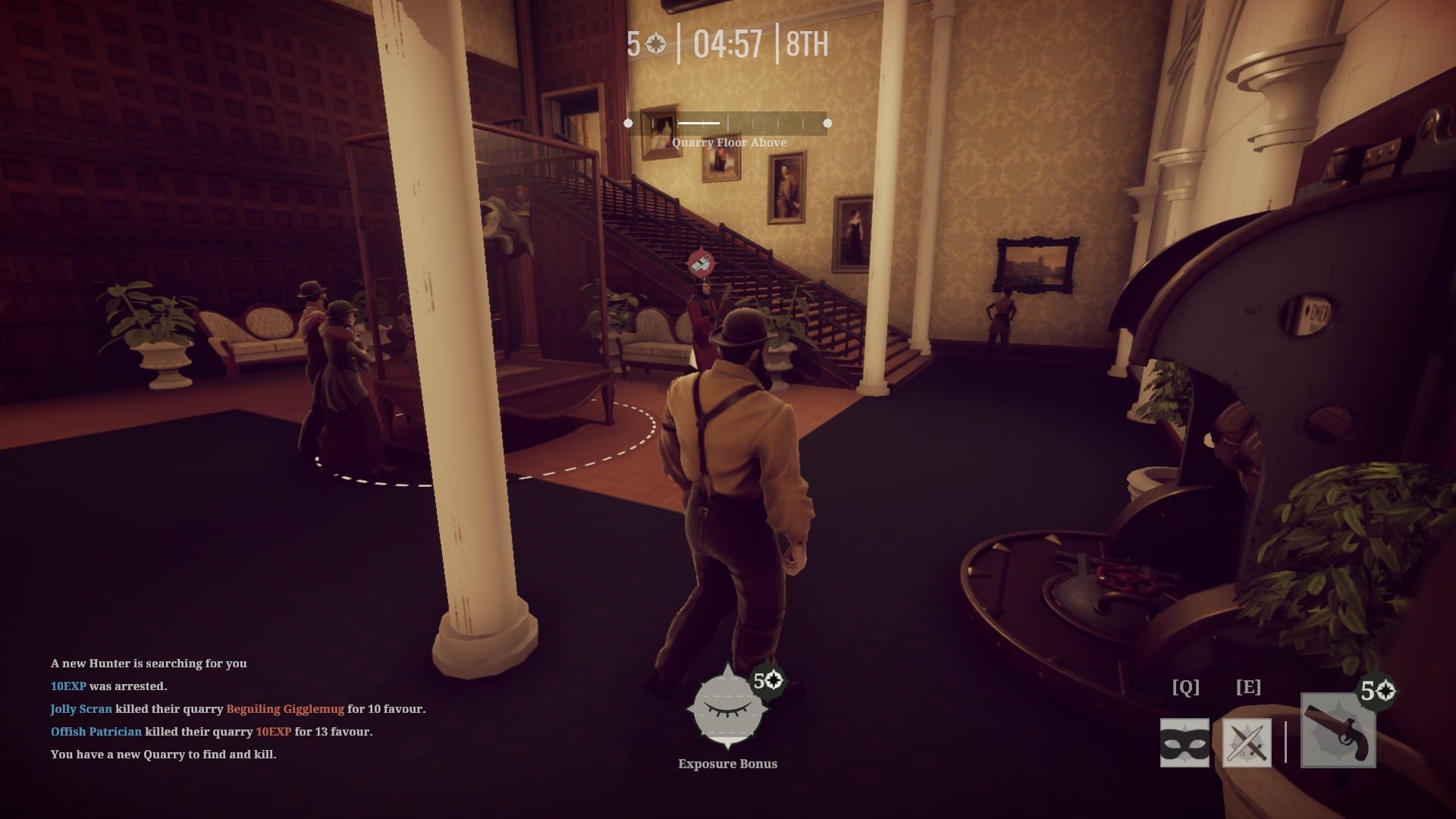Activate the crossed swords ability
Image resolution: width=1456 pixels, height=819 pixels.
pyautogui.click(x=1247, y=742)
